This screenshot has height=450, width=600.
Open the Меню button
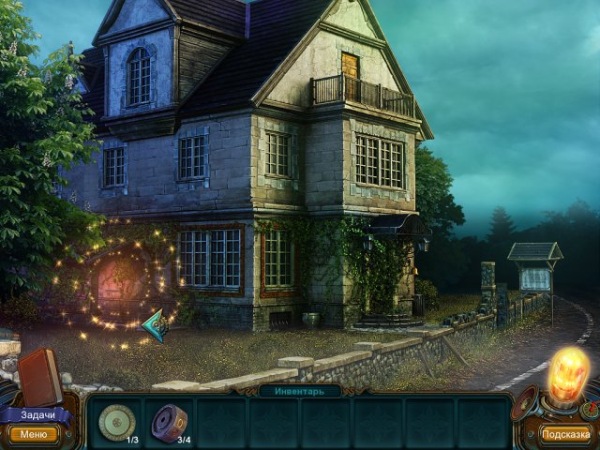coord(33,434)
